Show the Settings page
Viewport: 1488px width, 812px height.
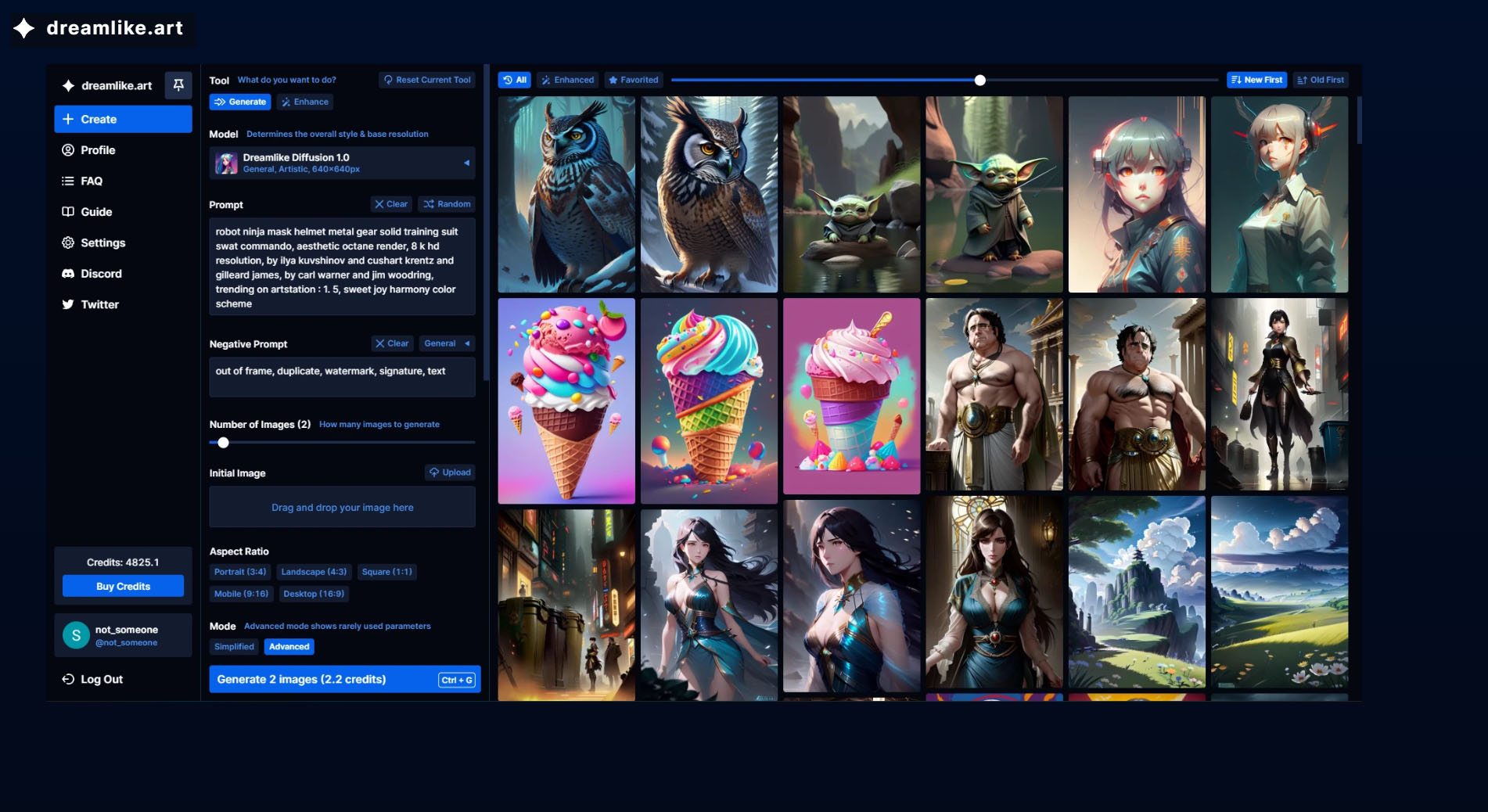(x=102, y=243)
